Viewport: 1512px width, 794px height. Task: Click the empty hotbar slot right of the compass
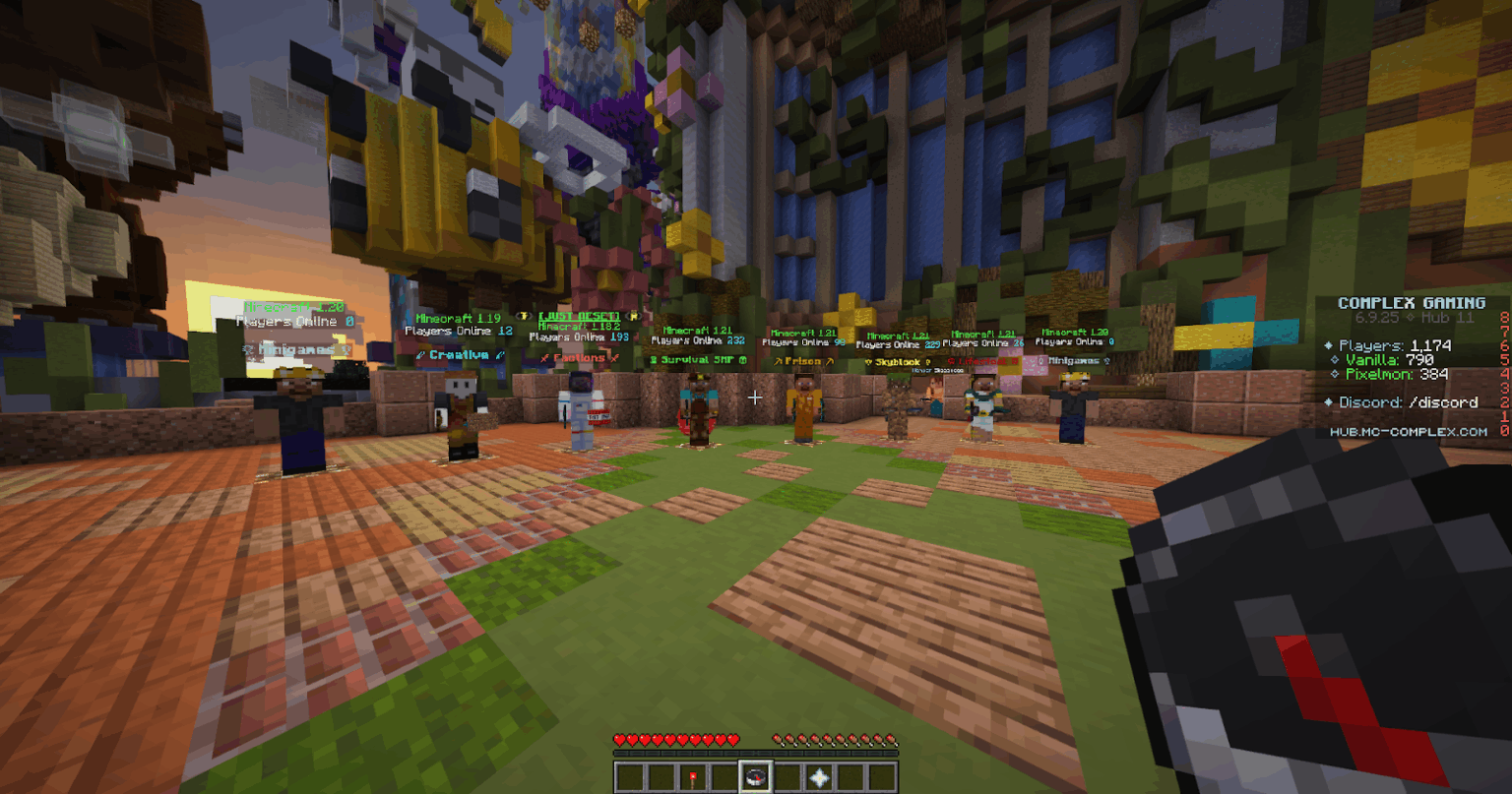[787, 777]
